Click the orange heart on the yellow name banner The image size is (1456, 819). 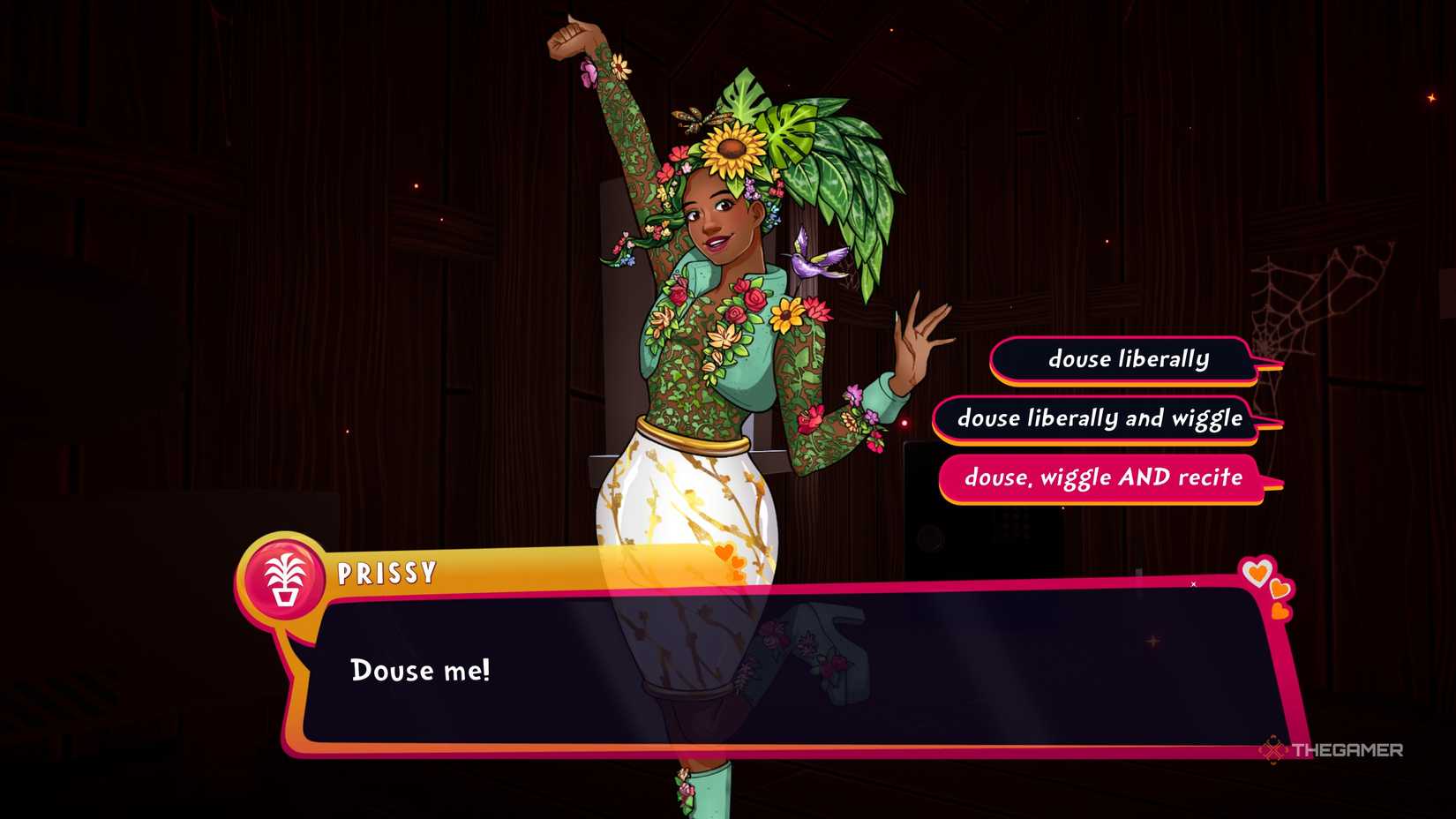(x=724, y=553)
